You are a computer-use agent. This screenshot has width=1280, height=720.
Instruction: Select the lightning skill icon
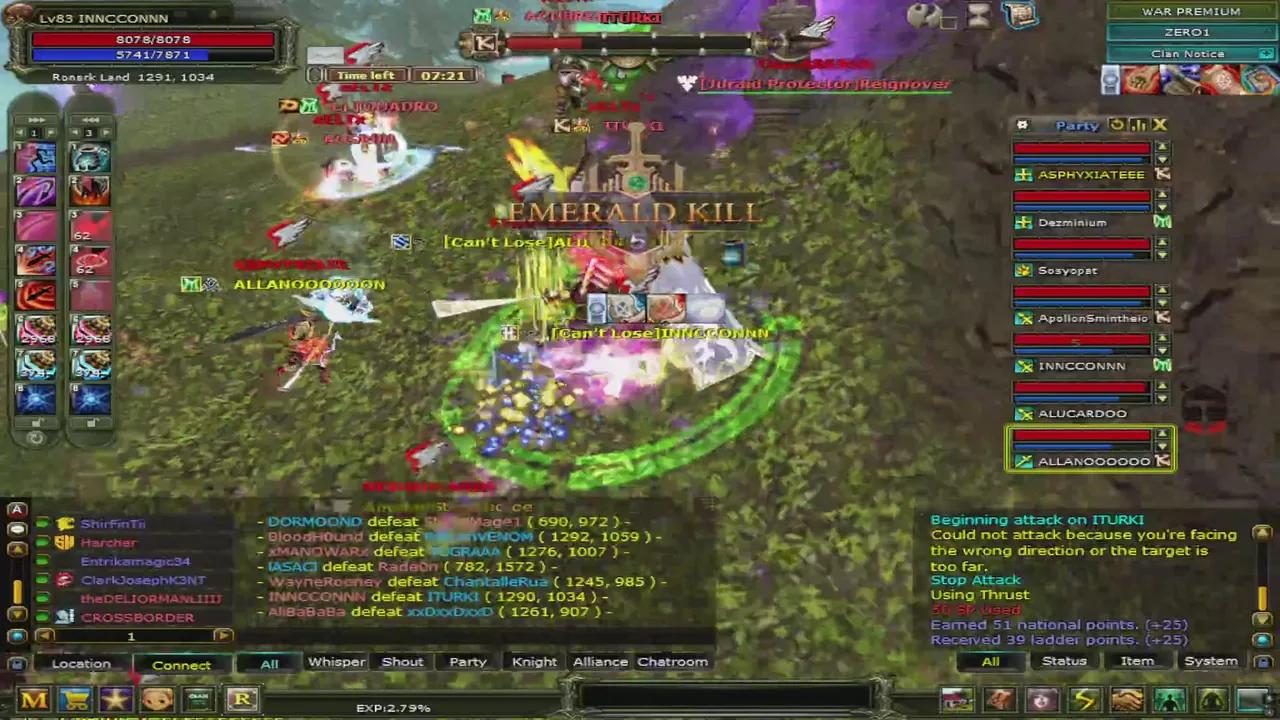pos(1085,700)
